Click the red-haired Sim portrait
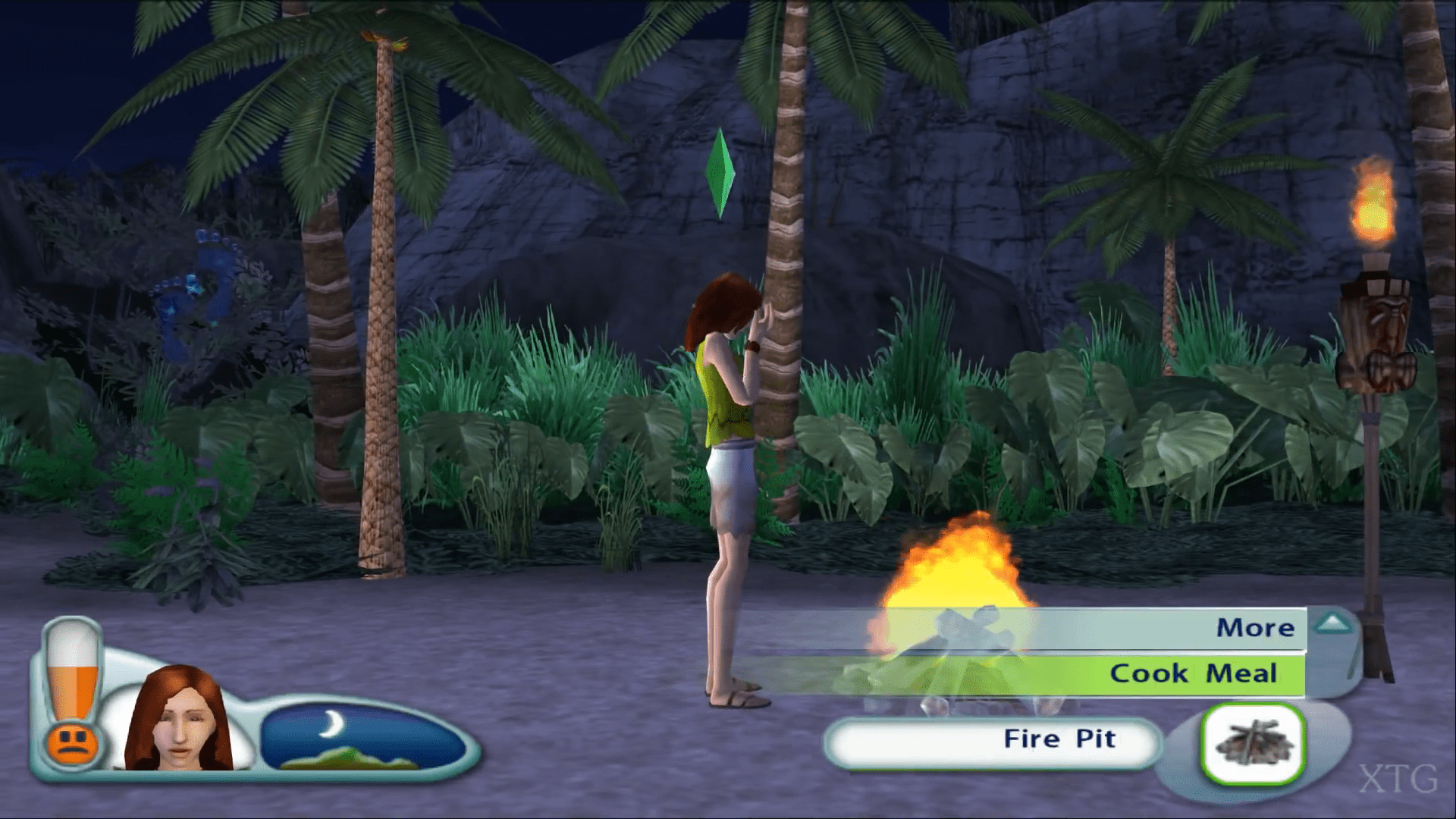Viewport: 1456px width, 819px height. coord(180,719)
